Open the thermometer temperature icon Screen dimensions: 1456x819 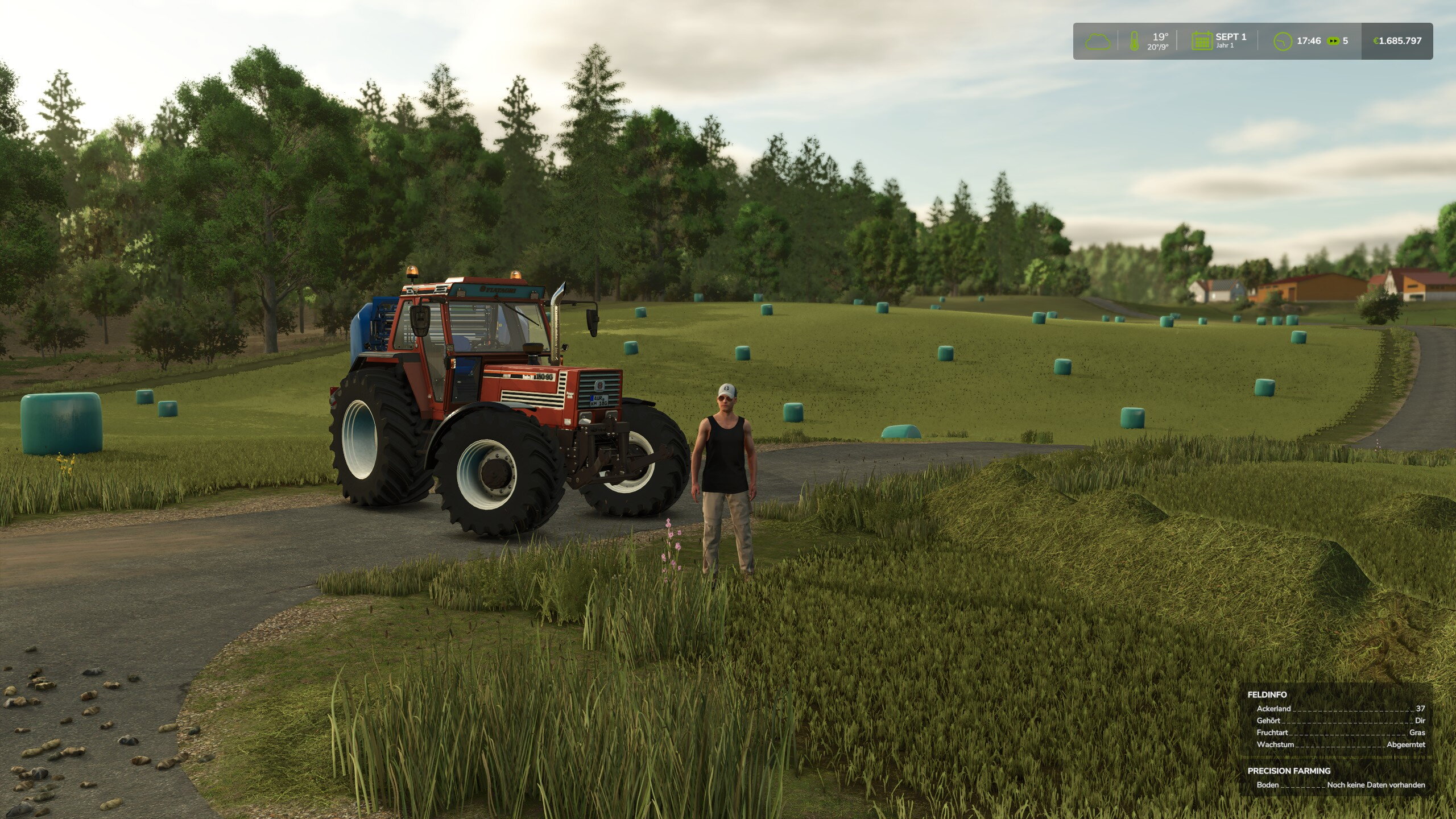(x=1134, y=41)
